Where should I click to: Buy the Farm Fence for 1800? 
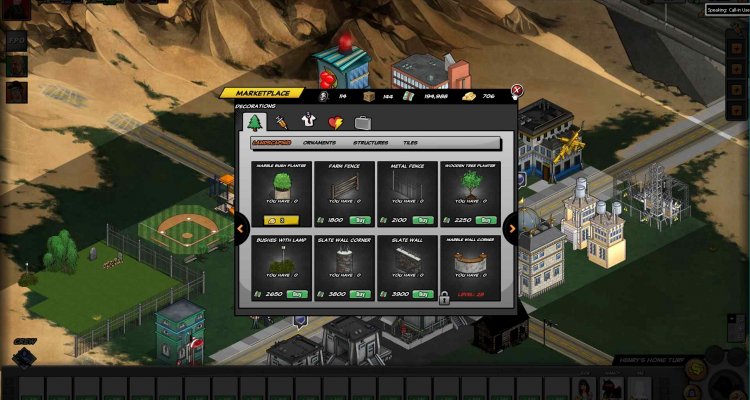coord(359,219)
